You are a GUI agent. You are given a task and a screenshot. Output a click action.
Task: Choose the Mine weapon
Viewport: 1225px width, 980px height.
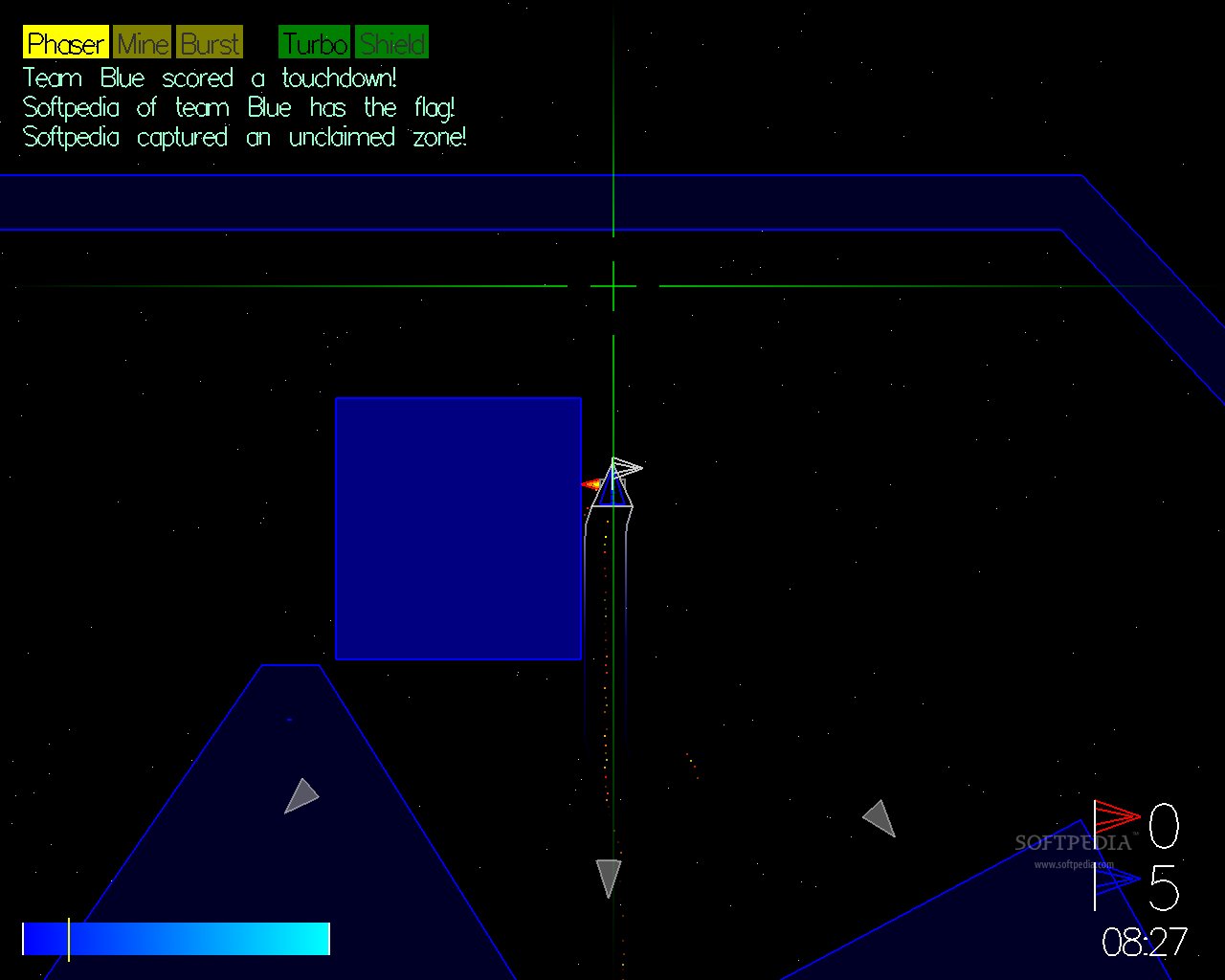coord(143,43)
